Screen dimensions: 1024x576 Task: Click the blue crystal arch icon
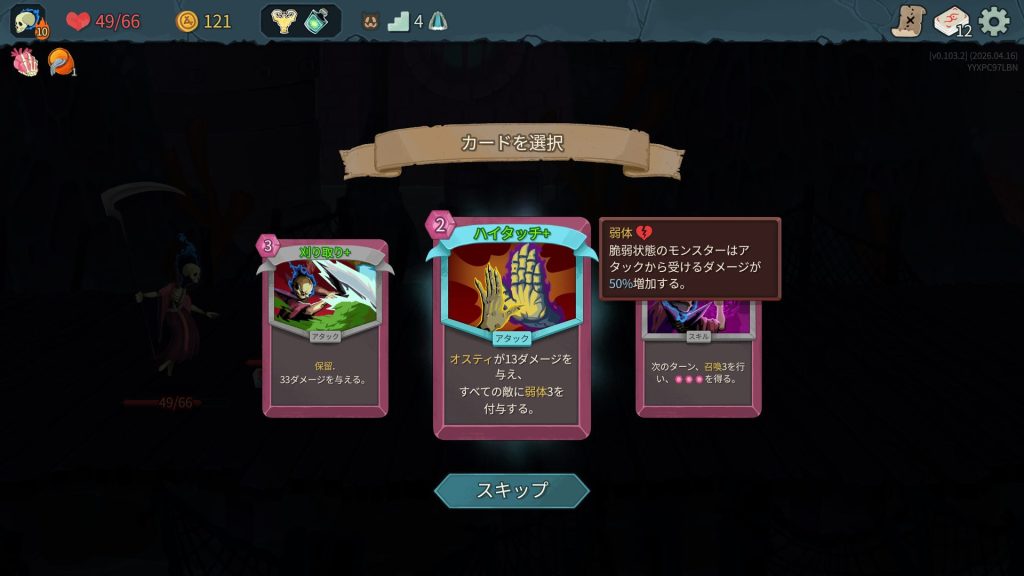437,21
